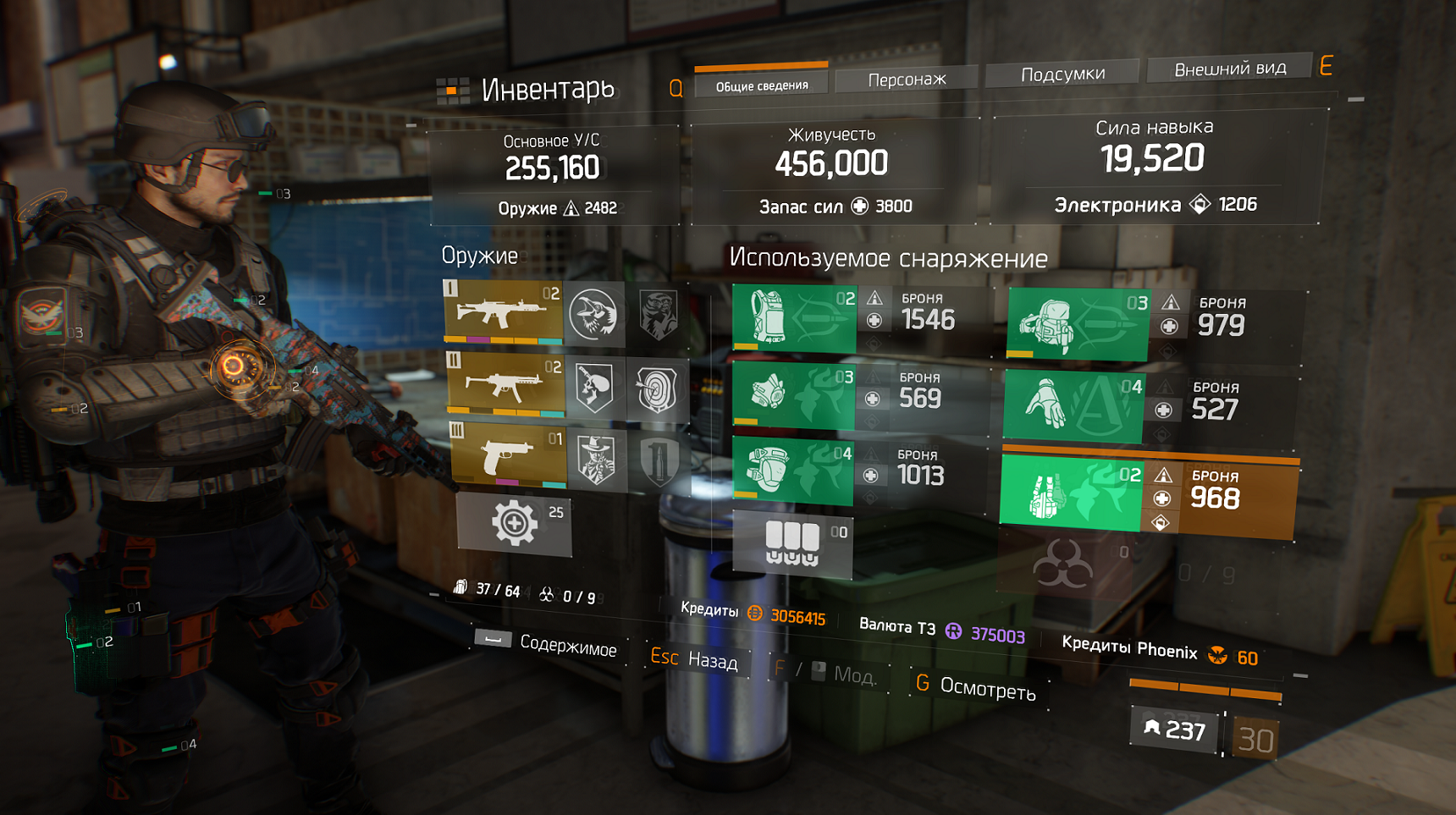Open the gear mods slot showing 25

[x=514, y=524]
